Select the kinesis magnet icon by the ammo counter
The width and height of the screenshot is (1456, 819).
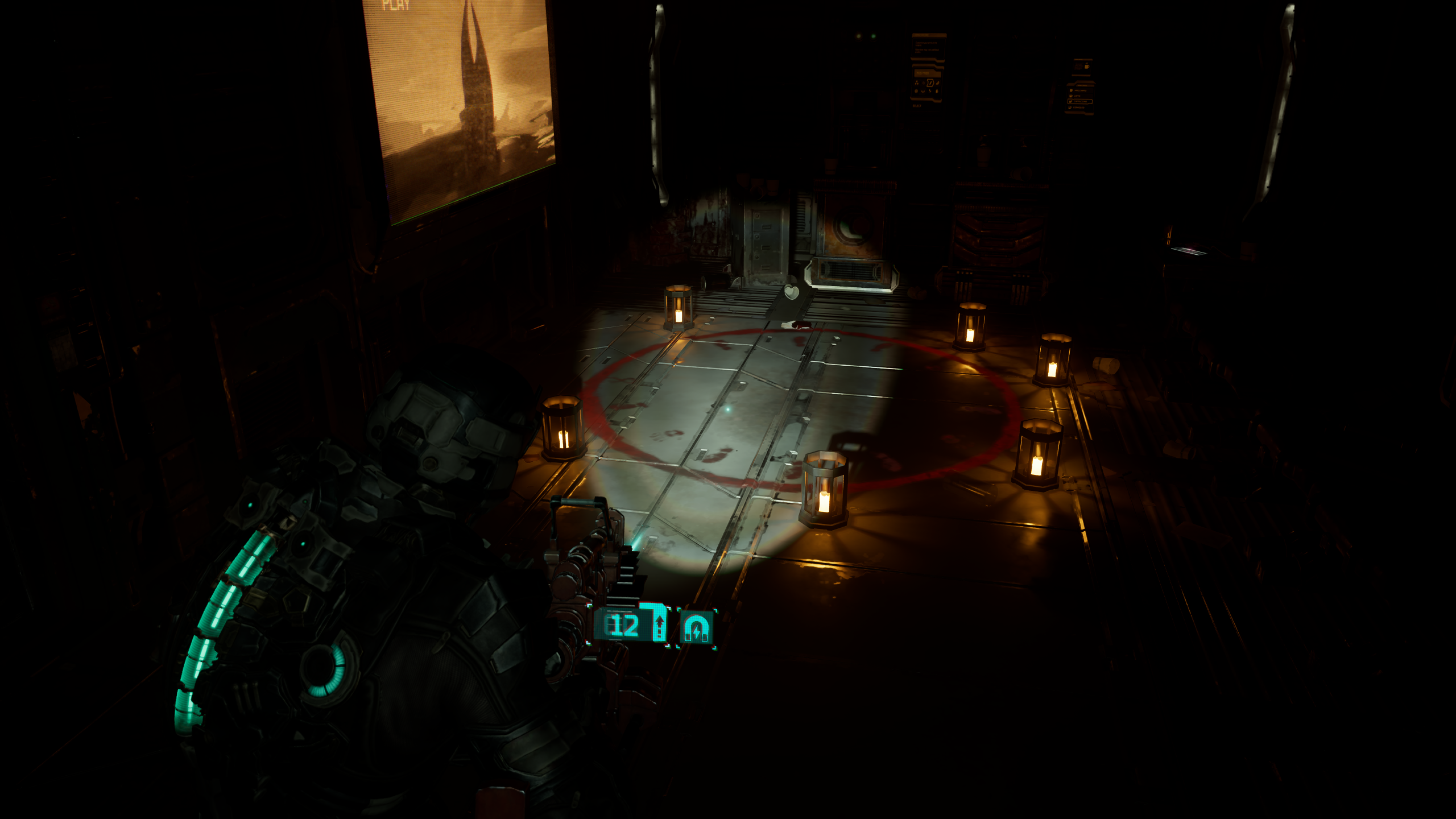coord(696,628)
